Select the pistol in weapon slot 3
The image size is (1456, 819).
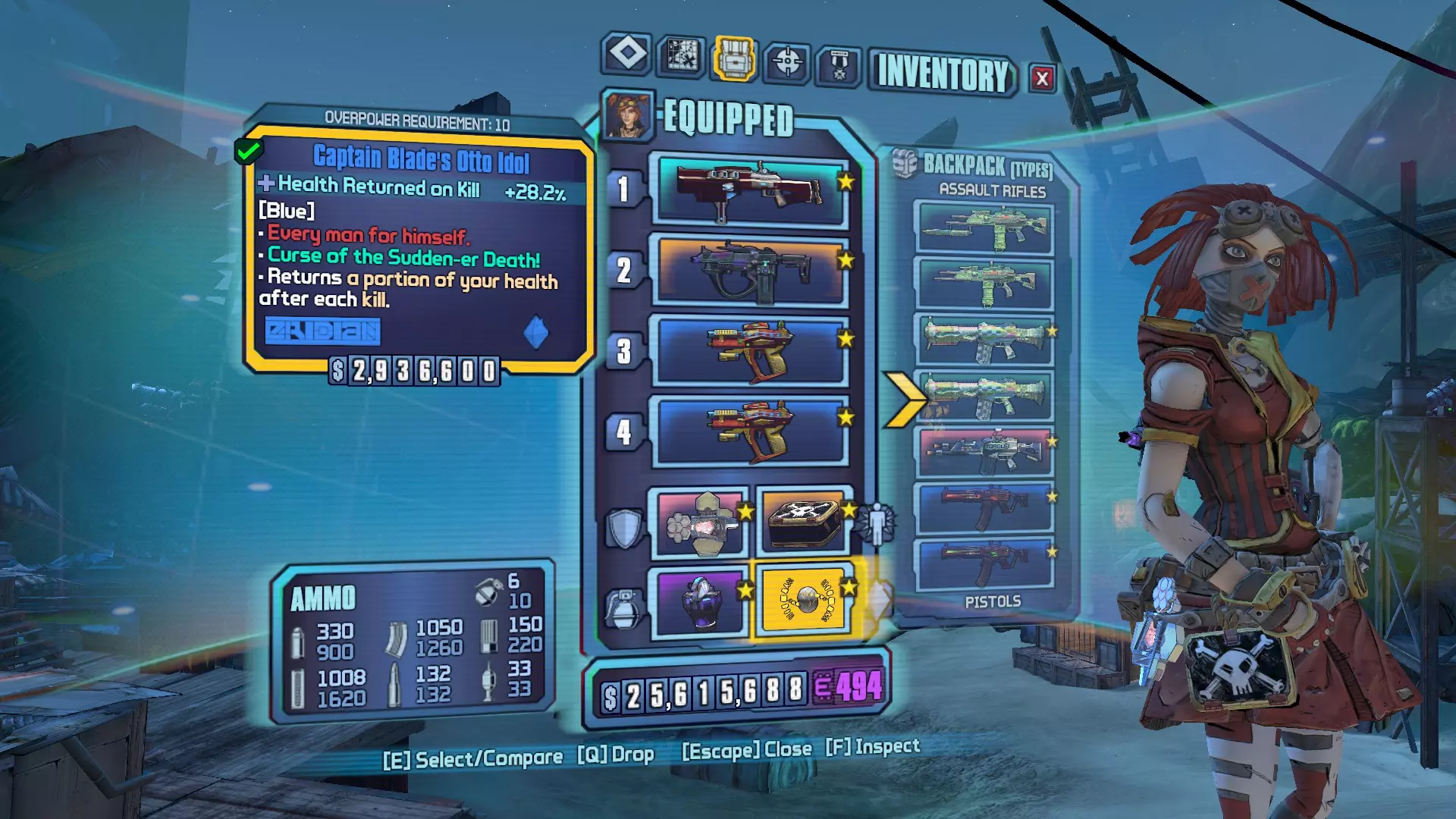click(x=750, y=351)
